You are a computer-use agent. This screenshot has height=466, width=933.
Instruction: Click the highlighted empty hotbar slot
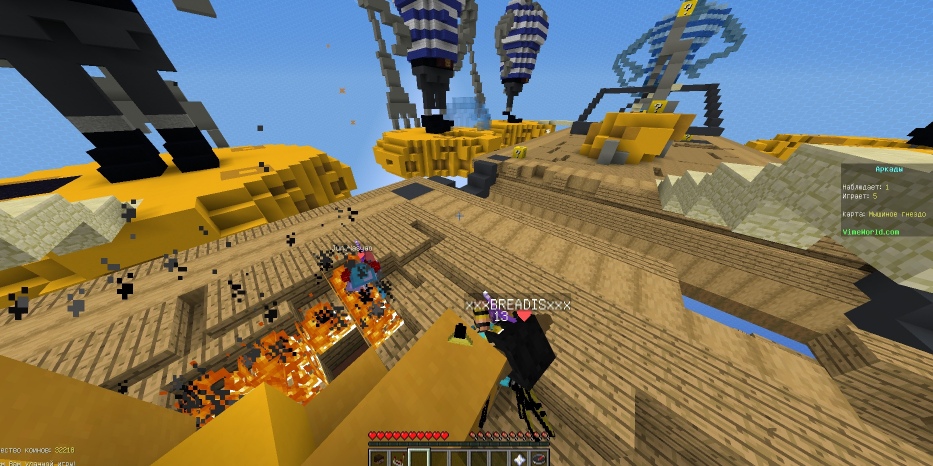coord(421,458)
